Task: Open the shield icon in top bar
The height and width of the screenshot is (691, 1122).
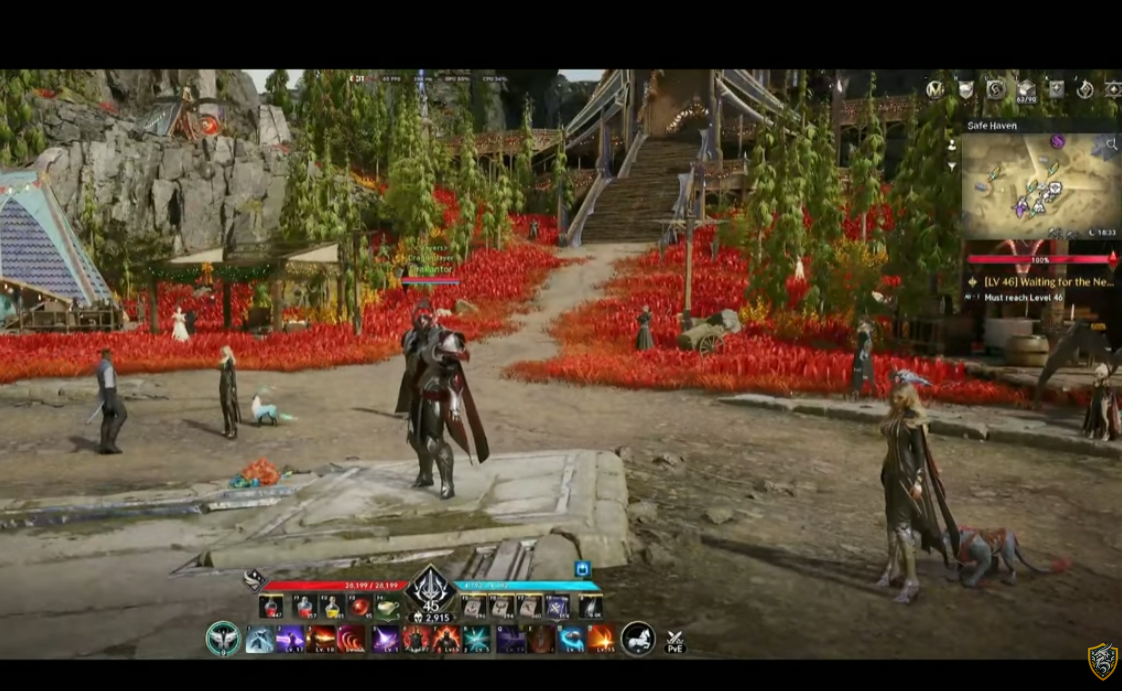Action: click(966, 90)
